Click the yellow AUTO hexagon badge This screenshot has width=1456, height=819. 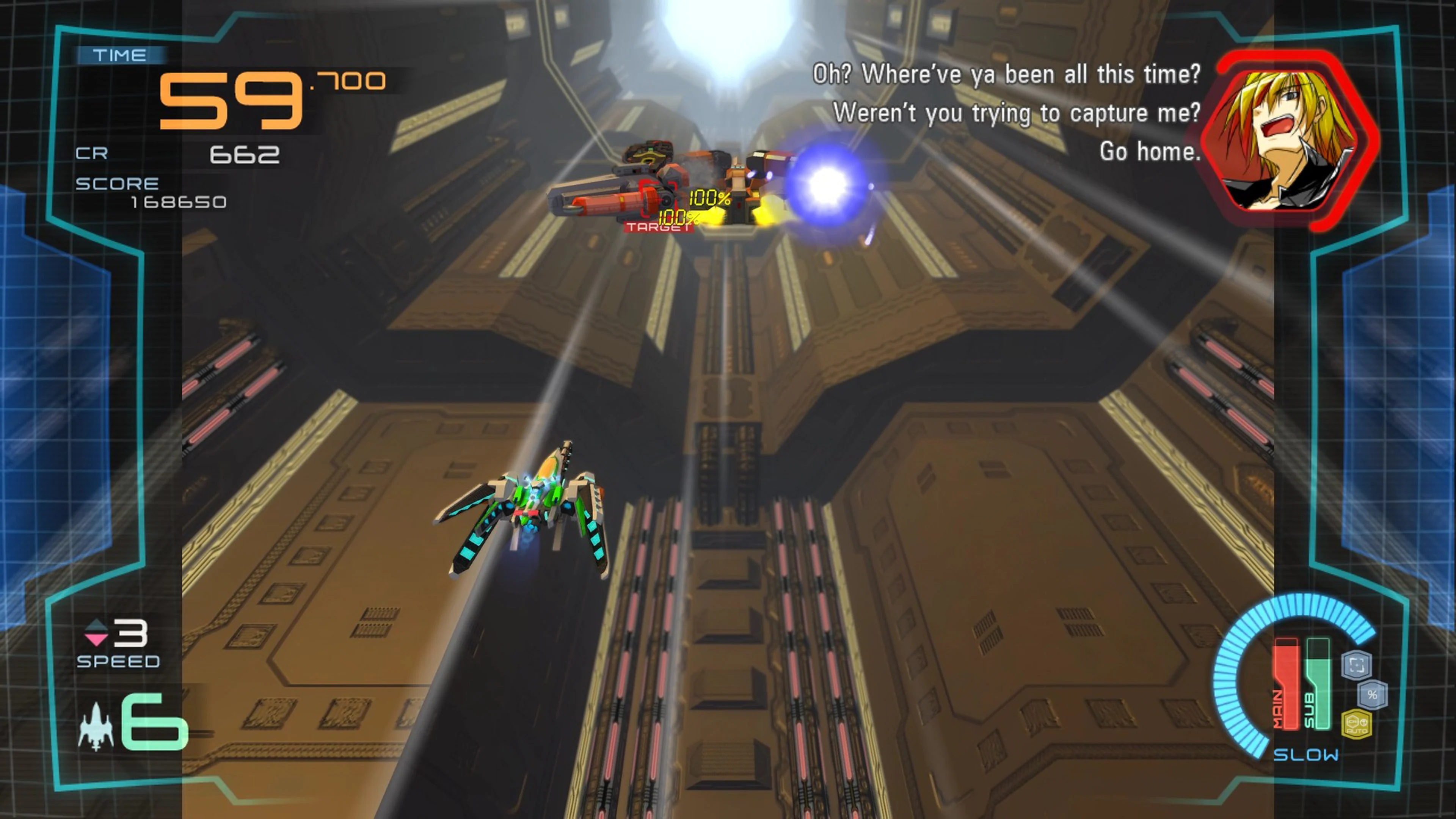point(1357,726)
